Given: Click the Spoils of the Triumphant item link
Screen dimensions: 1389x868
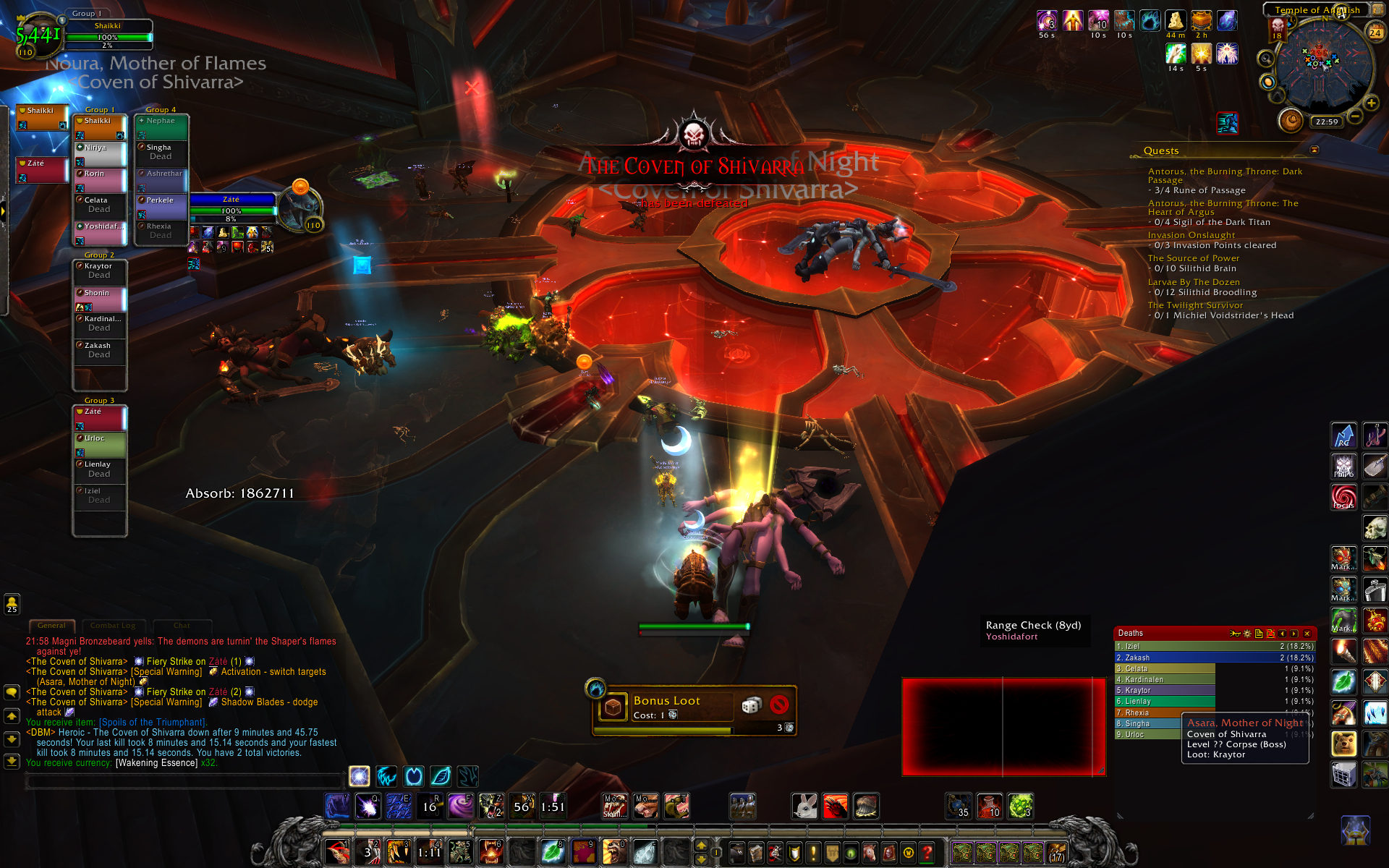Looking at the screenshot, I should (x=153, y=722).
